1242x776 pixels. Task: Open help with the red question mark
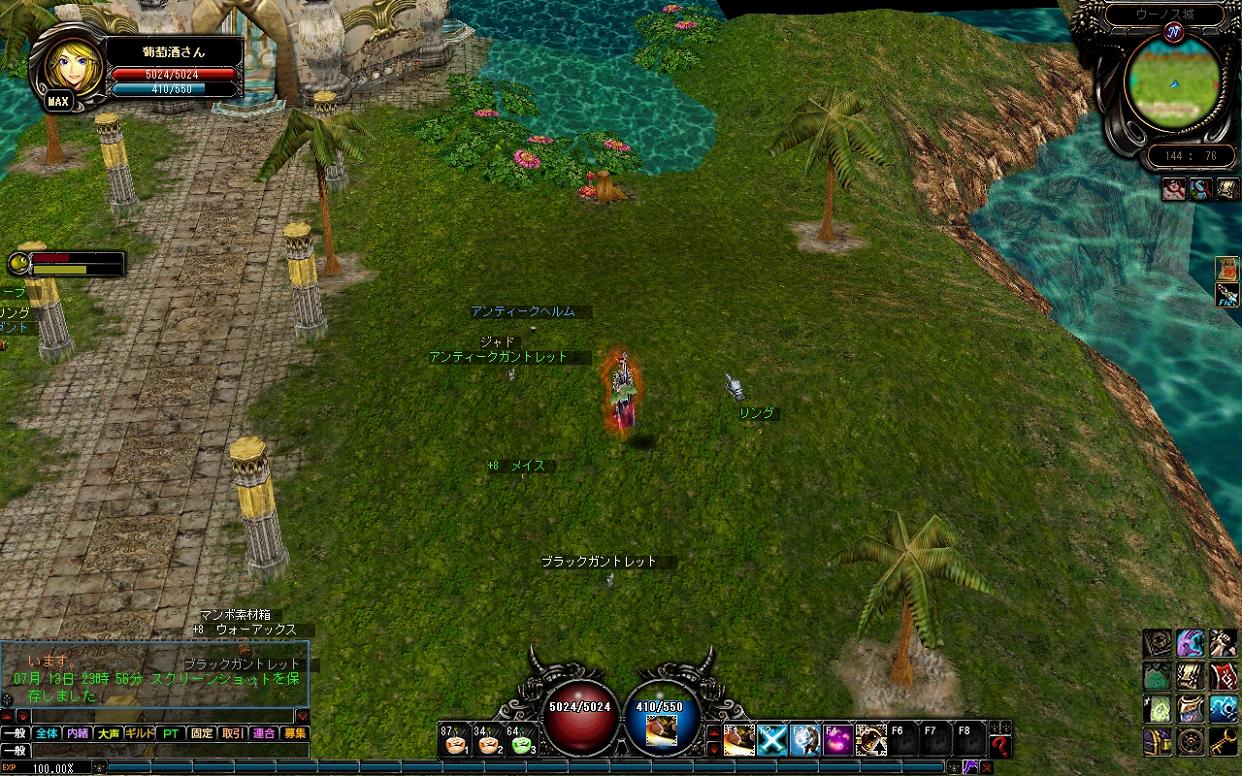[999, 741]
